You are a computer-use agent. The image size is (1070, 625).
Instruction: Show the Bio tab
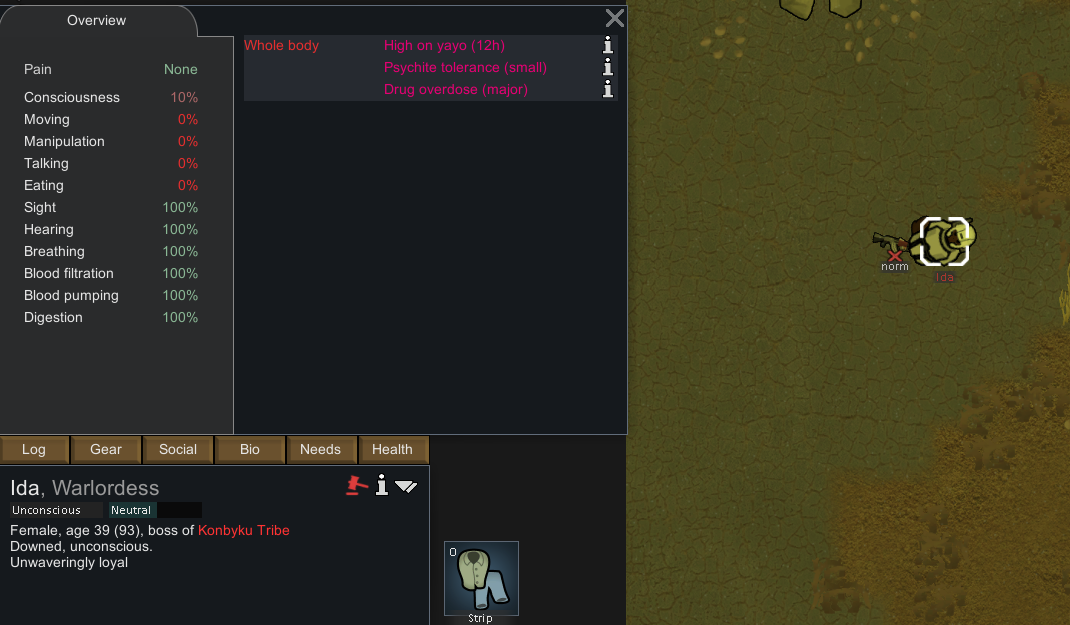point(250,450)
